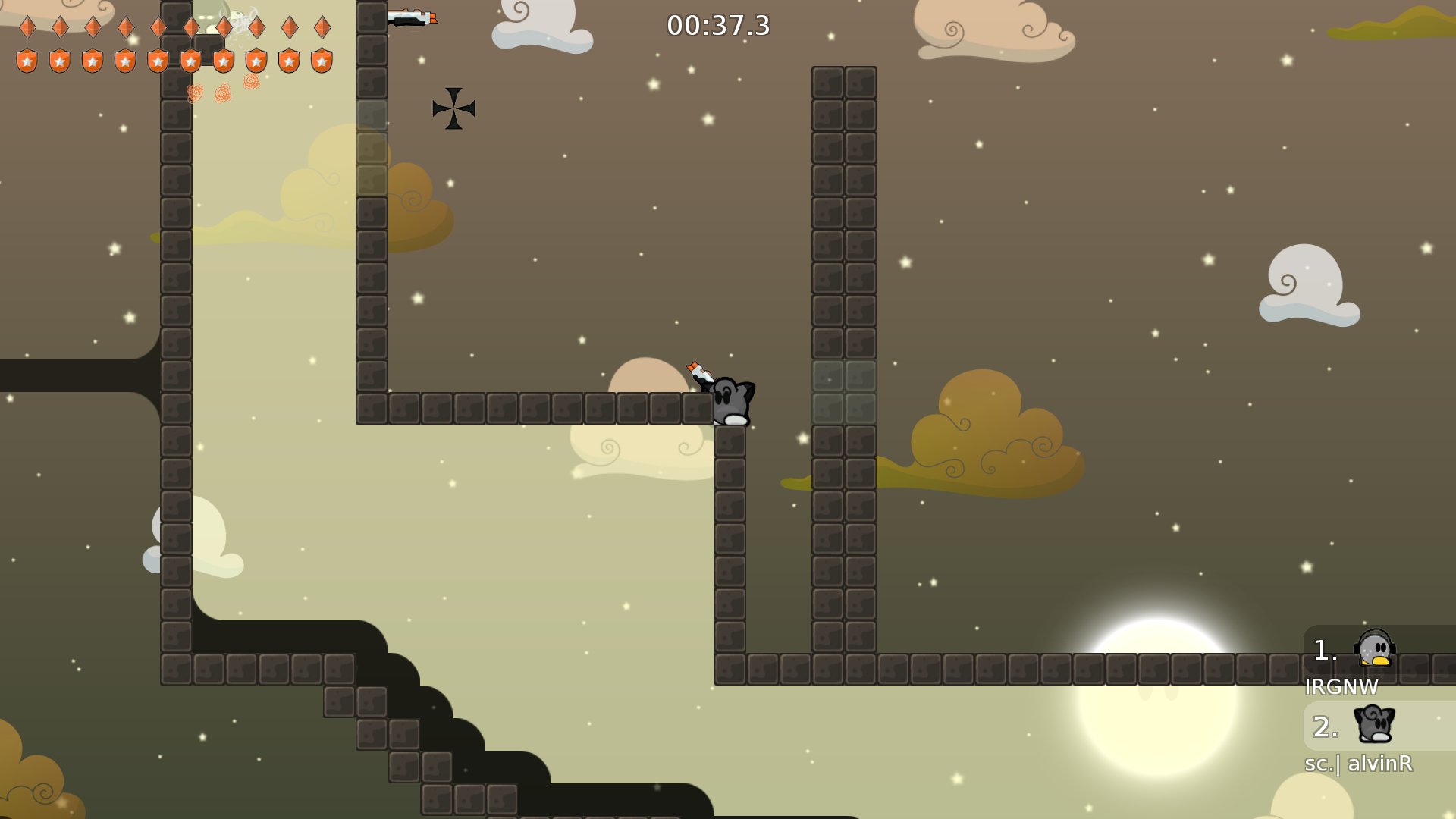The image size is (1456, 819).
Task: Select the name sc.| alvinR on the scoreboard
Action: tap(1358, 764)
